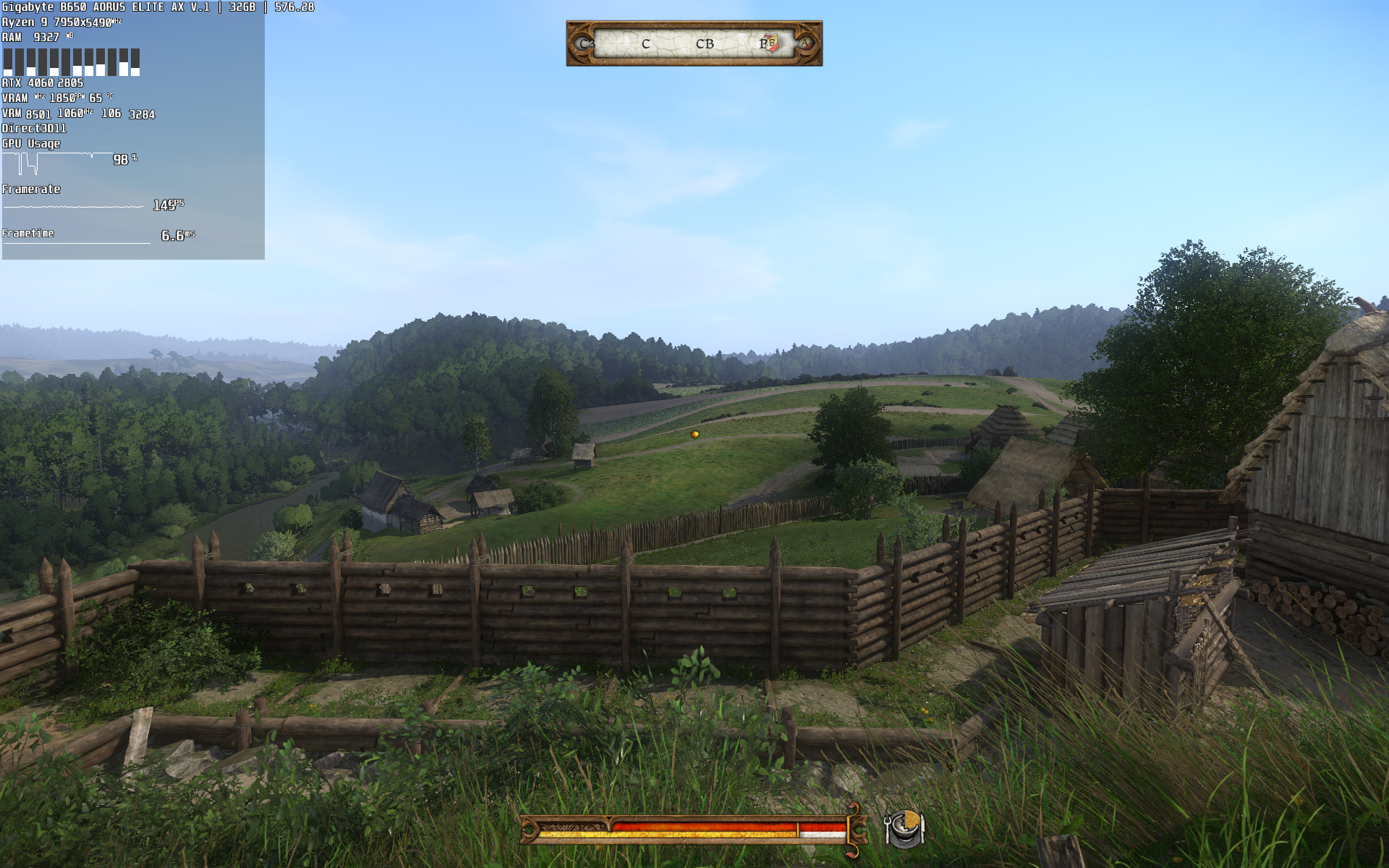
Task: Click the CB heading on the compass
Action: tap(705, 44)
